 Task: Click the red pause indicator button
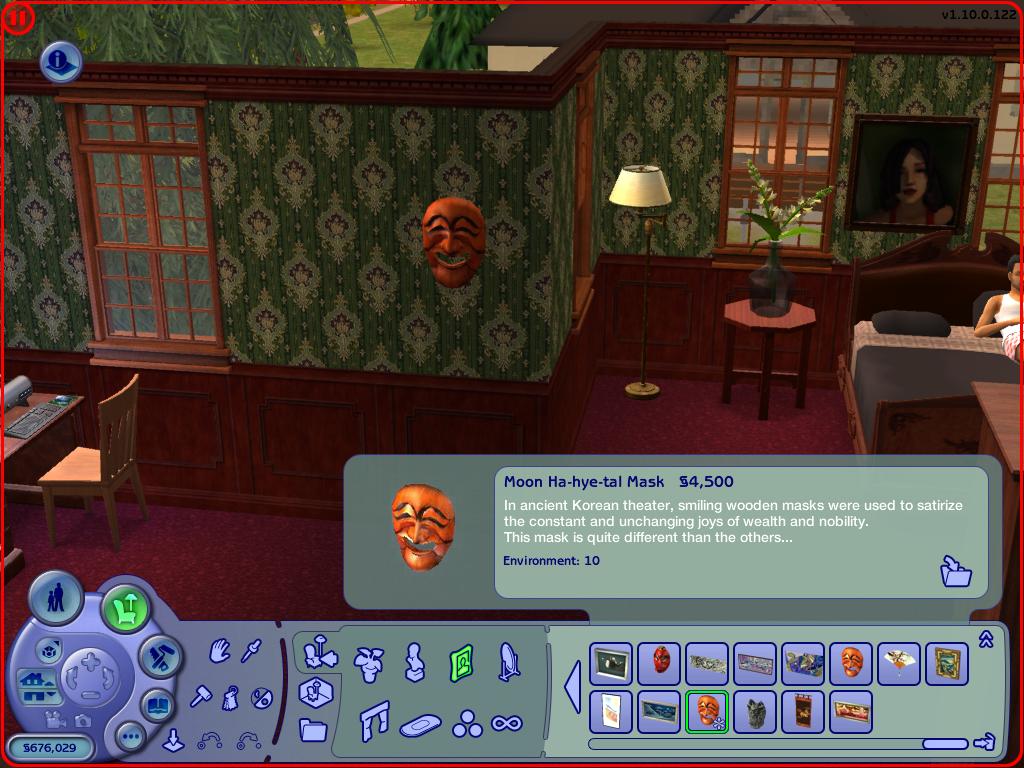pos(19,18)
